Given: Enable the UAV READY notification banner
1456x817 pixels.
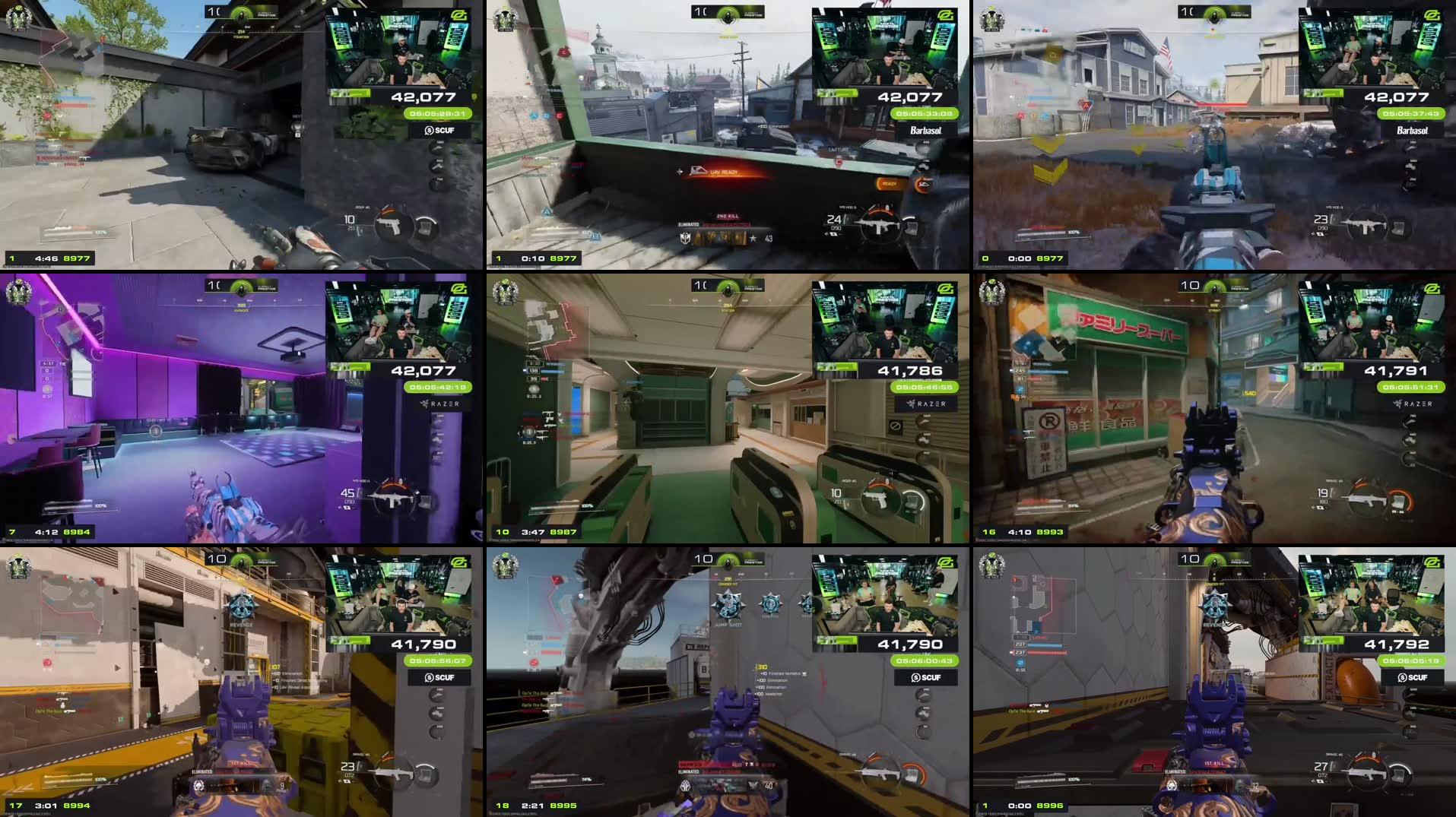Looking at the screenshot, I should pyautogui.click(x=724, y=173).
